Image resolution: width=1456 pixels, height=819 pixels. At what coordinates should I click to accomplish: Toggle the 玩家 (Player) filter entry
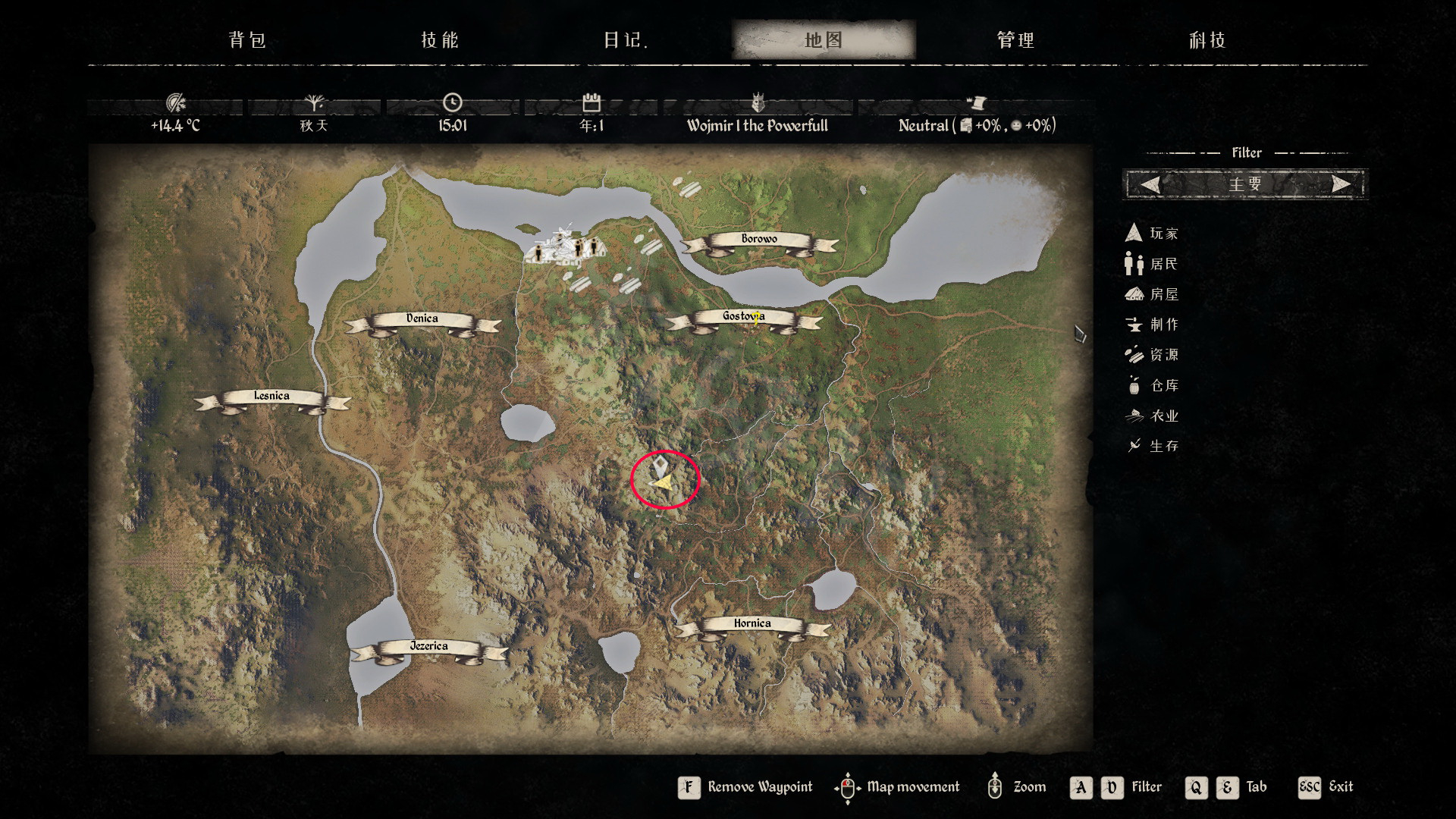pos(1153,234)
